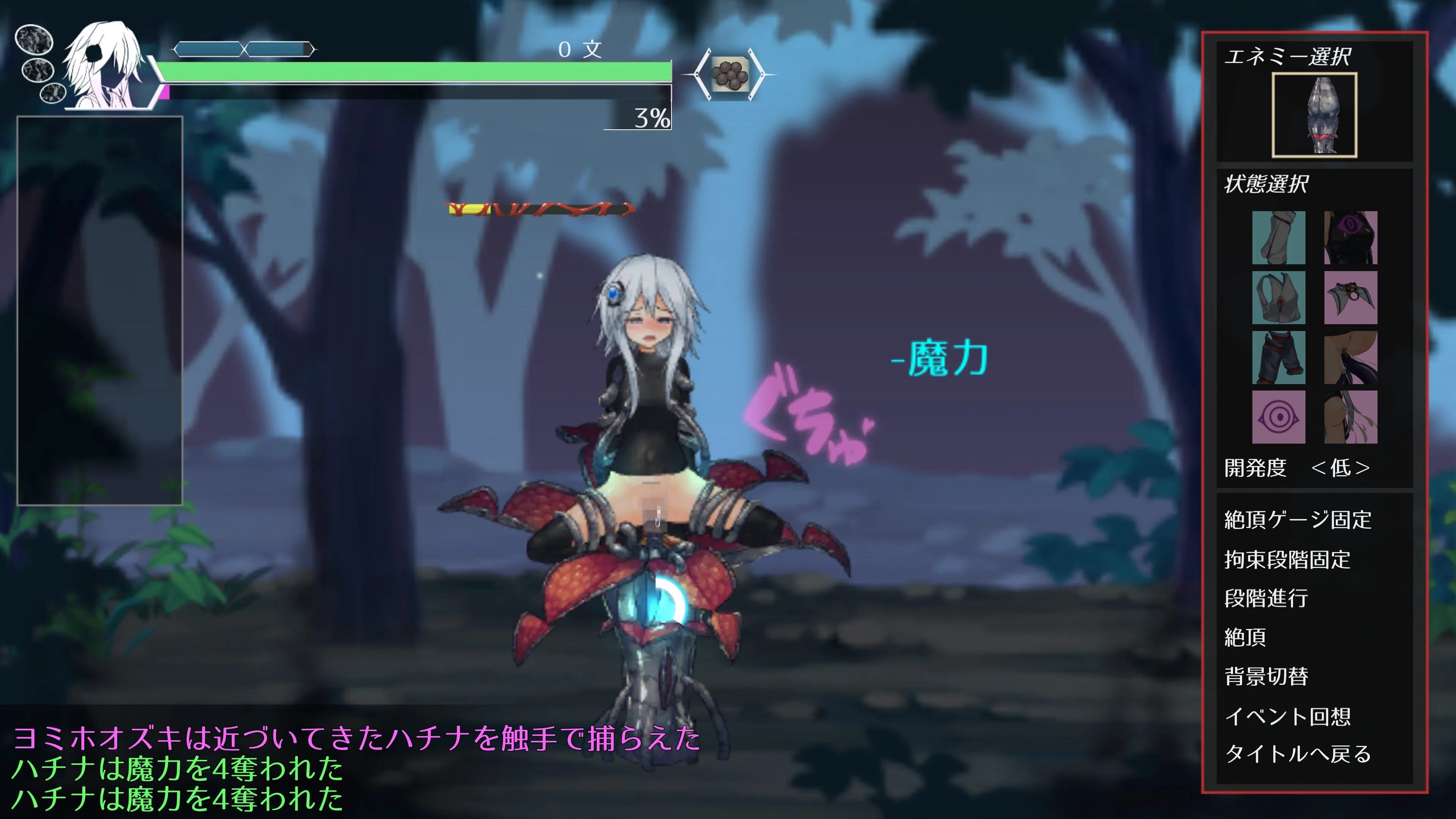Toggle the 絶頂ゲージ固定 option
Viewport: 1456px width, 819px height.
[1297, 519]
